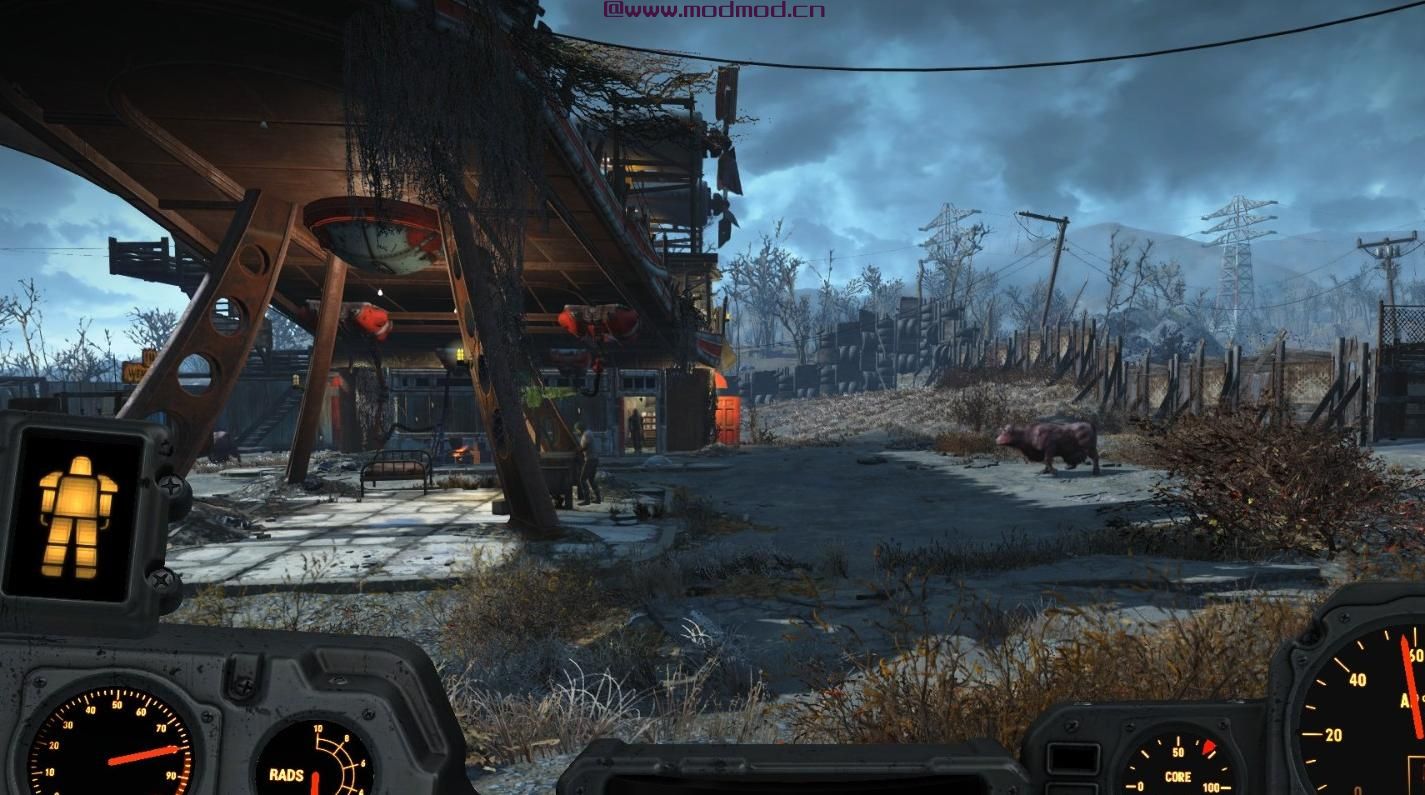Click the dark rectangular indicator left of CORE
The image size is (1425, 795).
(1074, 757)
